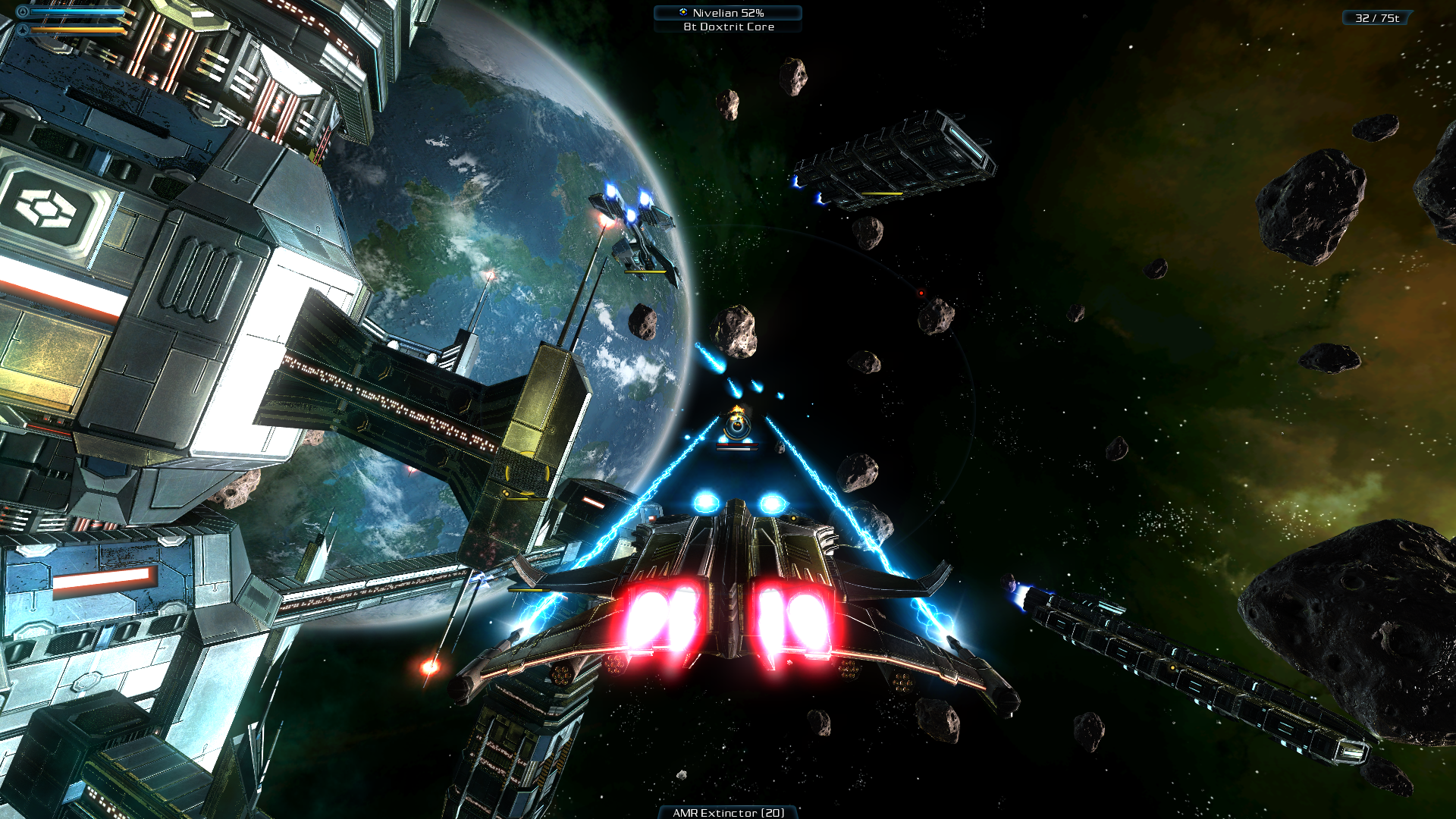Click the enemy freighter near the top right
Screen dimensions: 1456x819
pos(895,159)
